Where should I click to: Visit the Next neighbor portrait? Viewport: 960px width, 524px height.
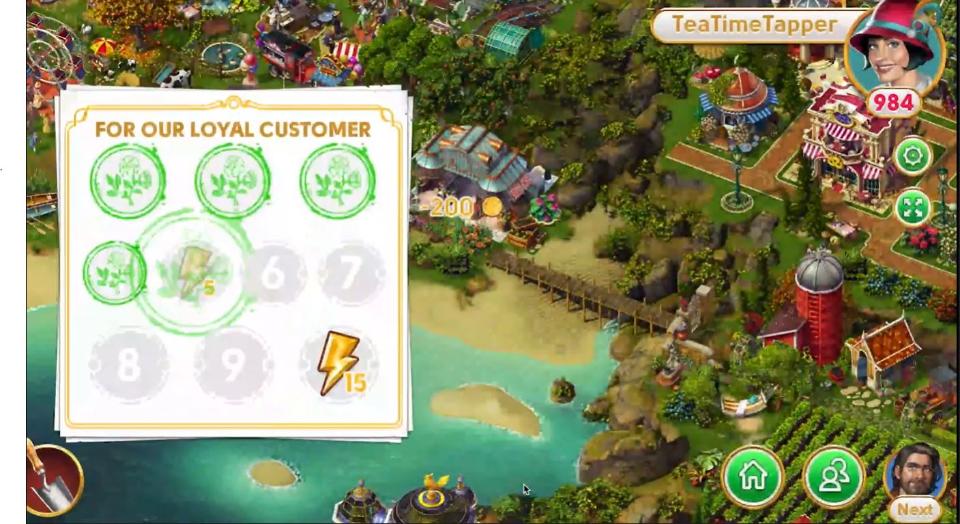[914, 480]
